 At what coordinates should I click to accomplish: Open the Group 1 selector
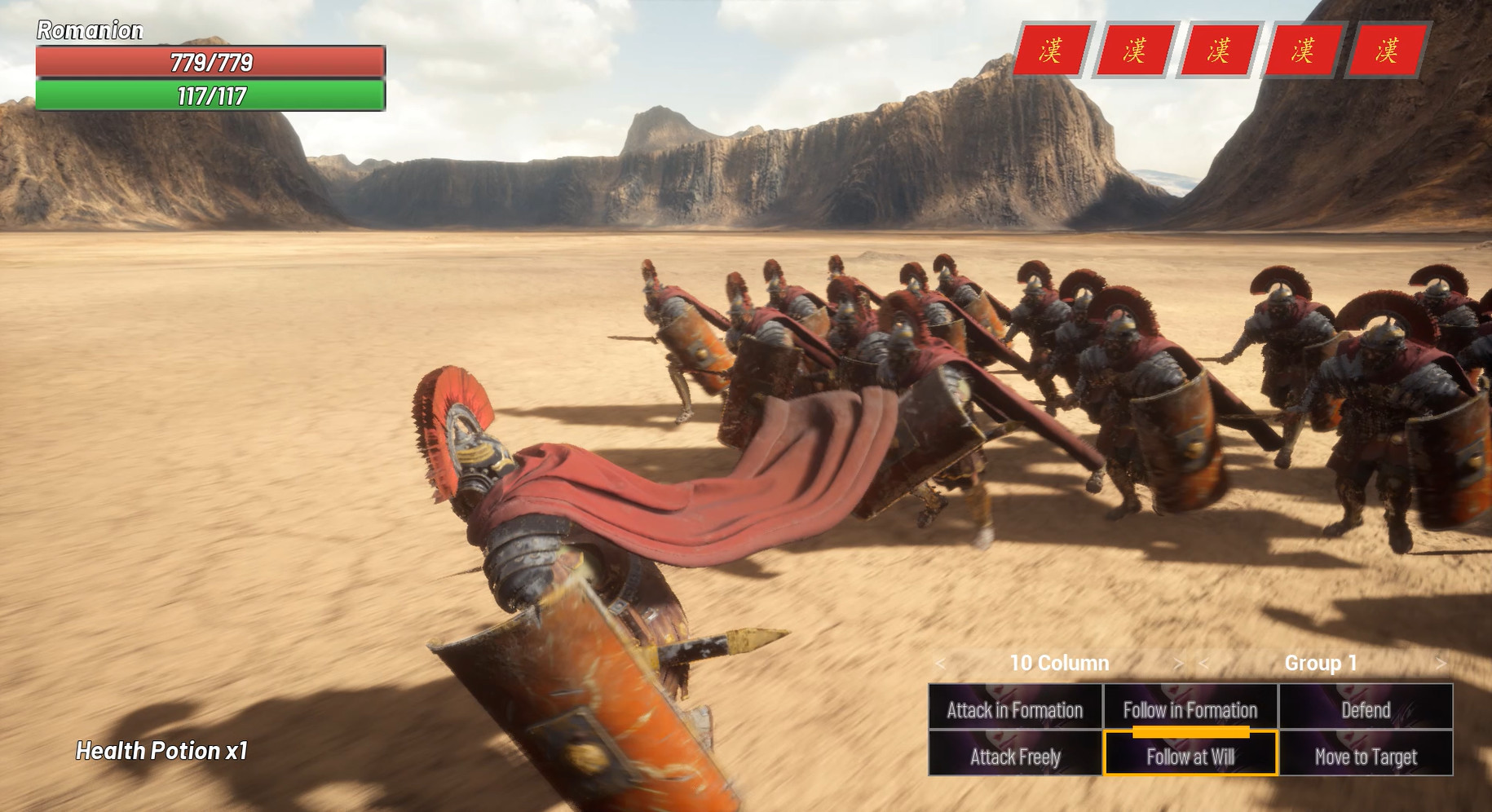coord(1318,663)
